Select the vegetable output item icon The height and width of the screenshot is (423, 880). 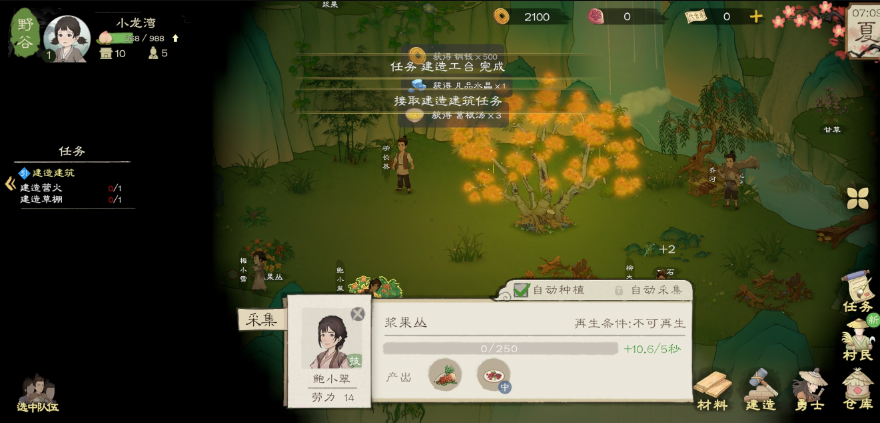445,375
